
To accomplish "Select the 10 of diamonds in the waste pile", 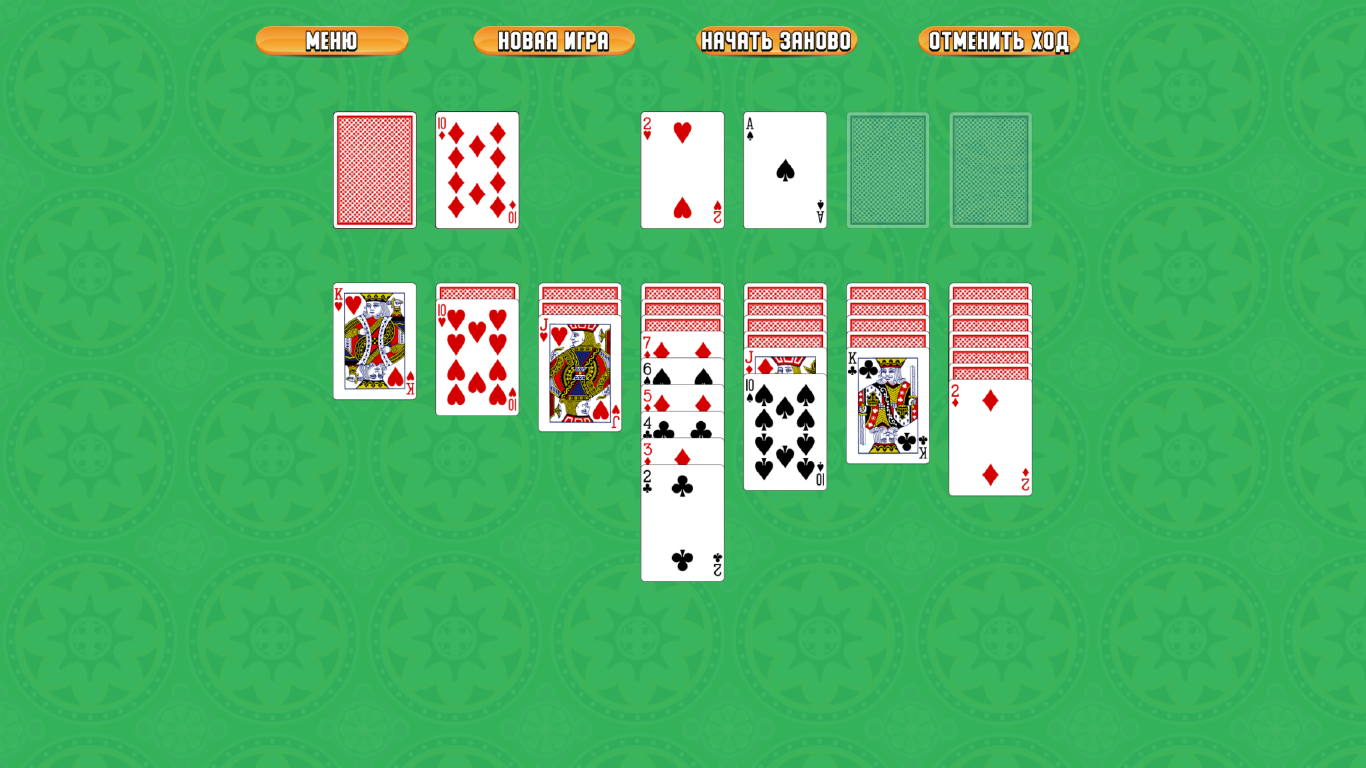I will coord(477,169).
